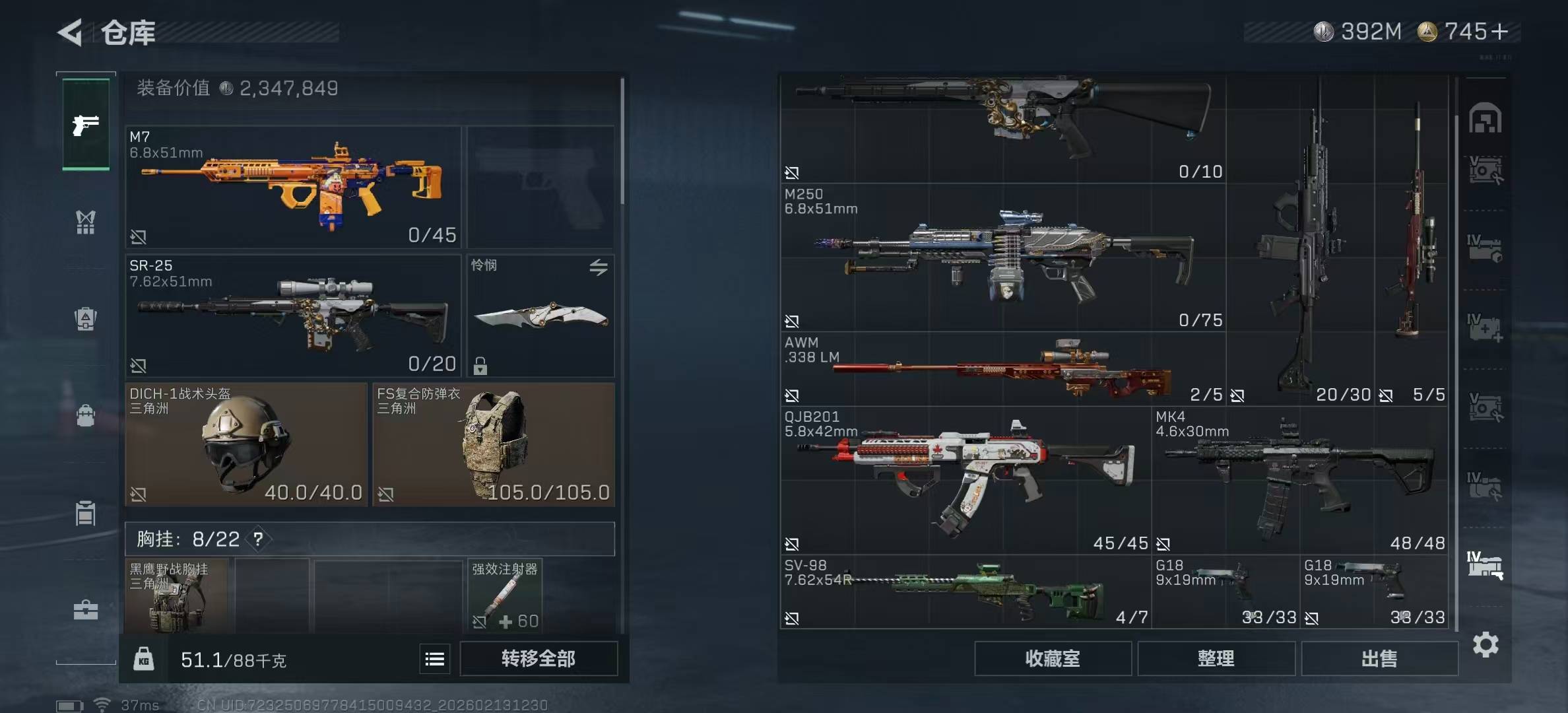Select the 怜悯 knife melee slot
The width and height of the screenshot is (1568, 713).
[540, 316]
